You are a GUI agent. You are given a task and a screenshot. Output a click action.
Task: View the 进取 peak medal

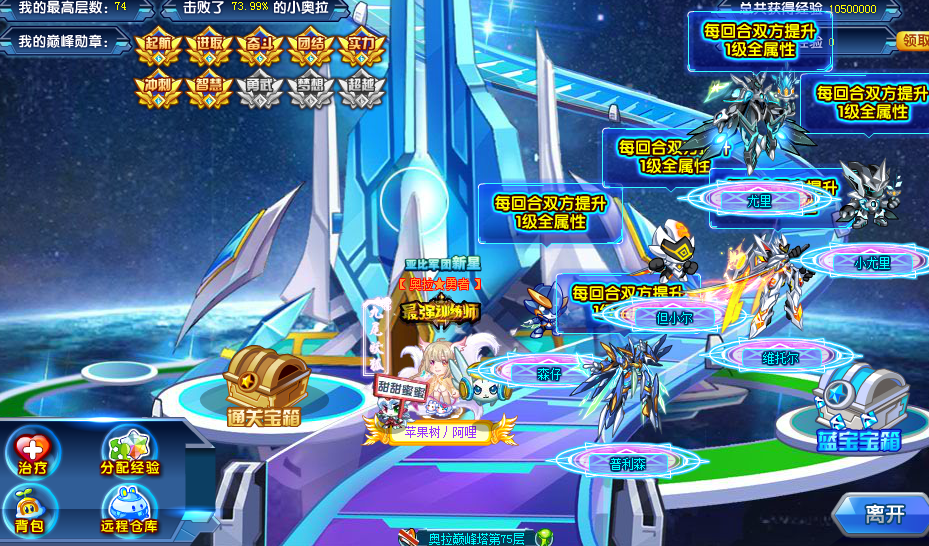(x=209, y=49)
